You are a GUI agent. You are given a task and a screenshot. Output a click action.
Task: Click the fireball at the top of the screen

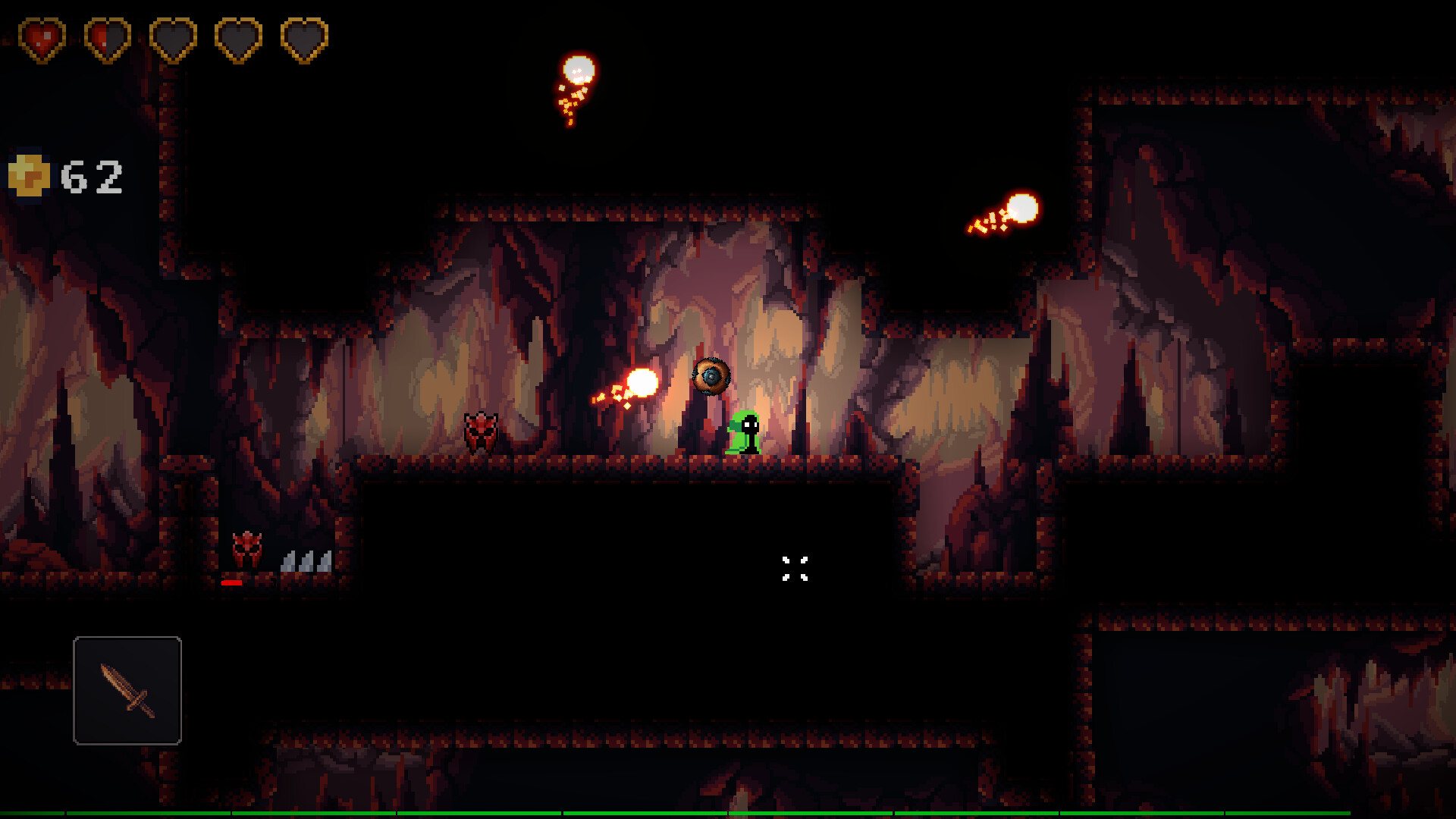tap(578, 70)
